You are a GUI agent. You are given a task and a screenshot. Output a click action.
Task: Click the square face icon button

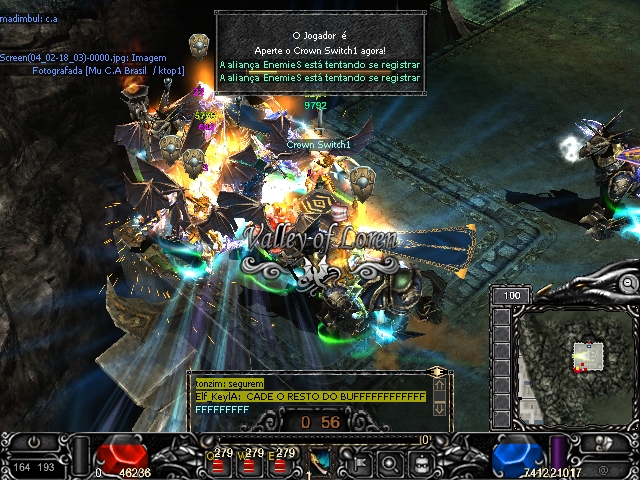coord(422,463)
